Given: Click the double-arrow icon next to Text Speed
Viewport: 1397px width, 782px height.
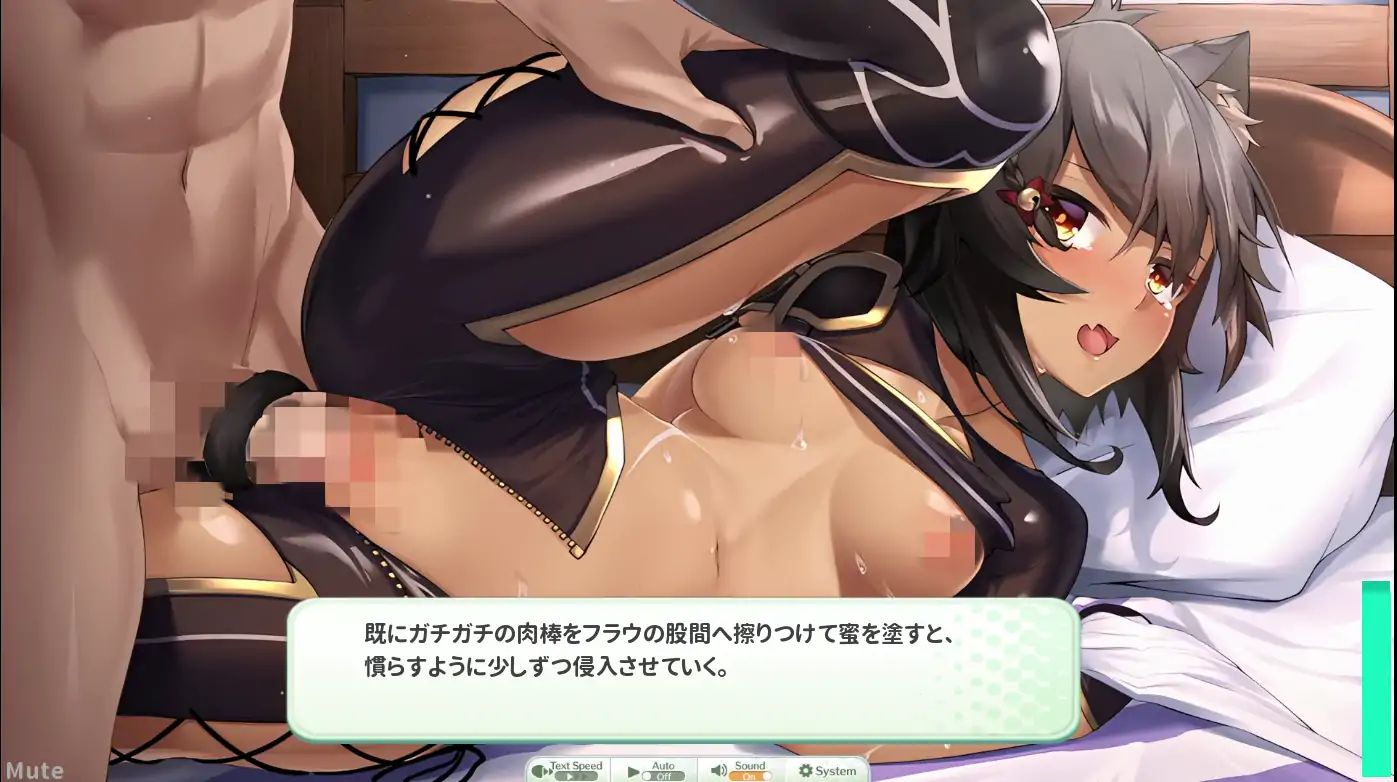Looking at the screenshot, I should tap(549, 771).
